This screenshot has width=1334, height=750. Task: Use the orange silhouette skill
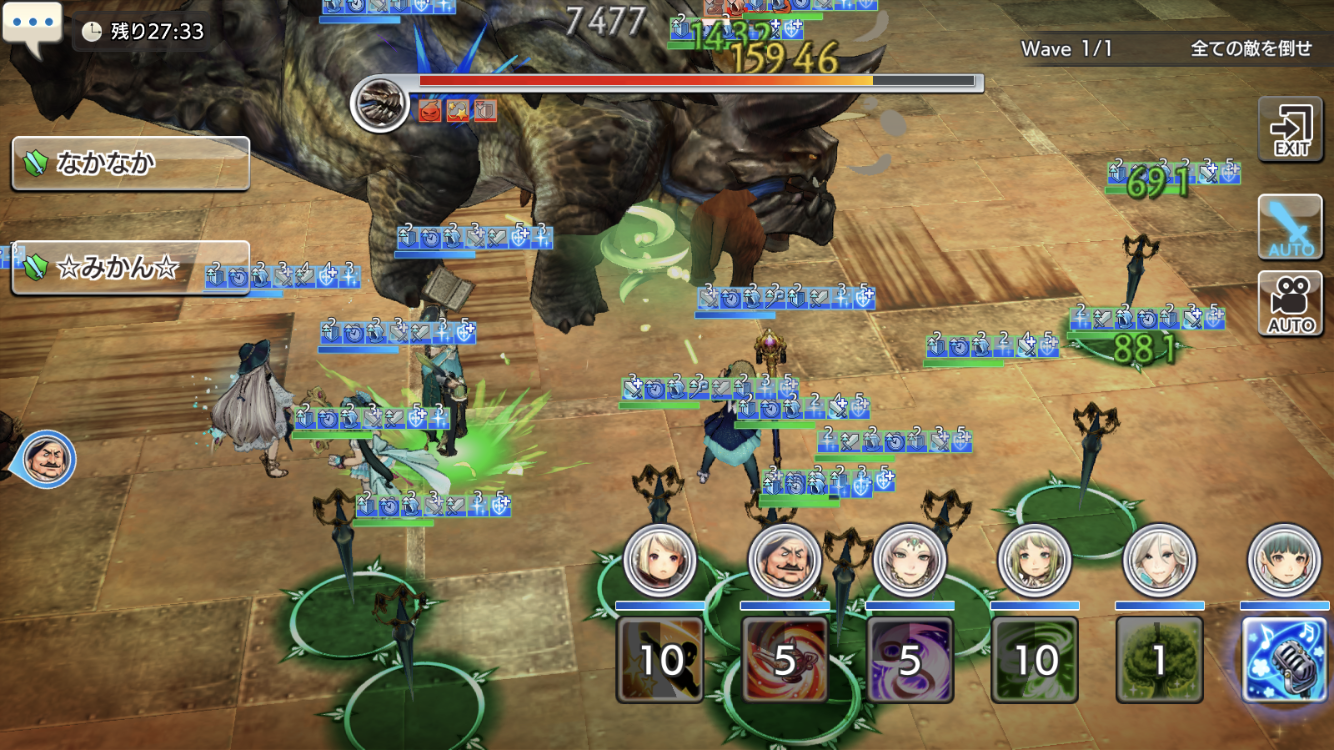click(x=660, y=658)
